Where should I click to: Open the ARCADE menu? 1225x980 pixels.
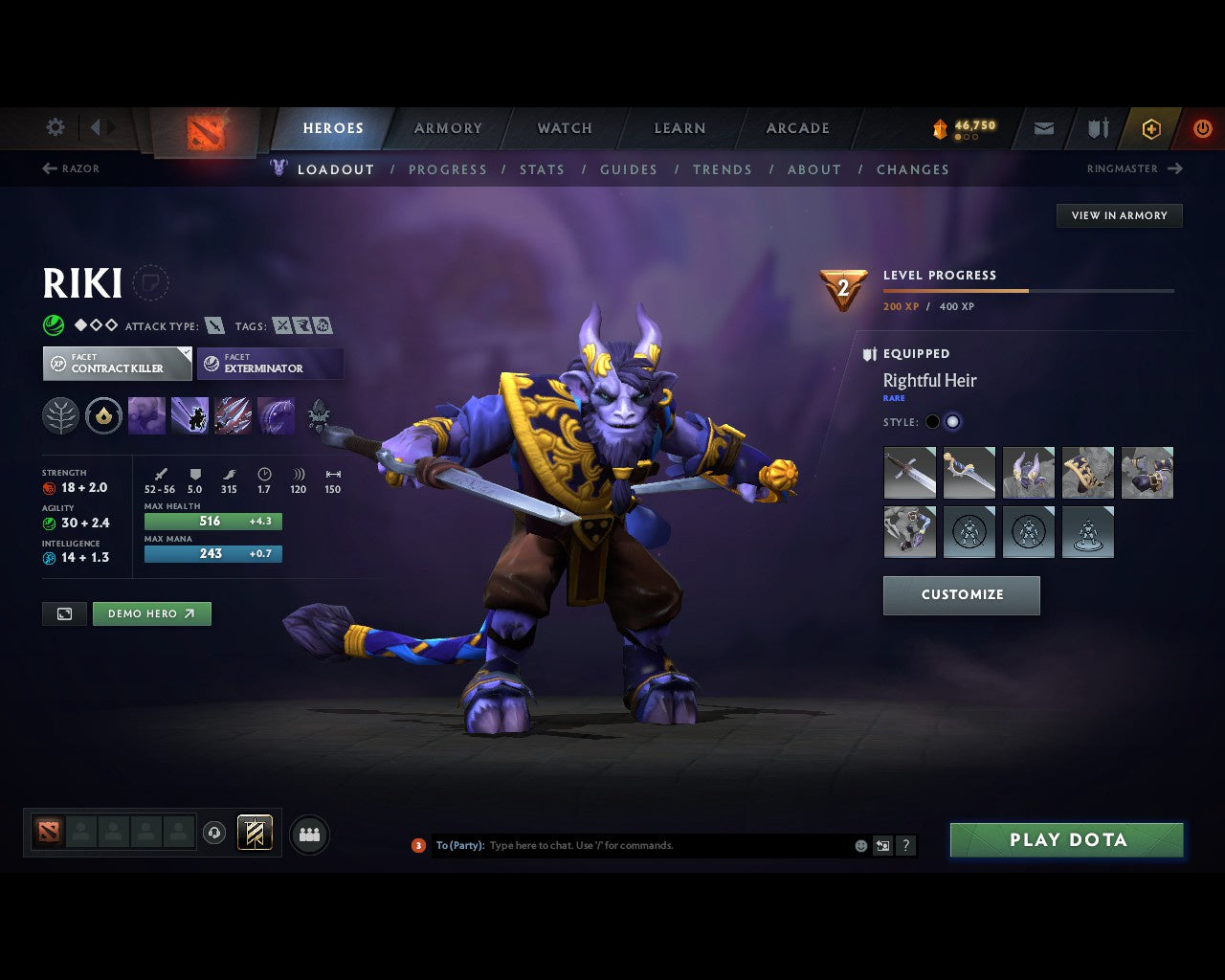pyautogui.click(x=797, y=127)
